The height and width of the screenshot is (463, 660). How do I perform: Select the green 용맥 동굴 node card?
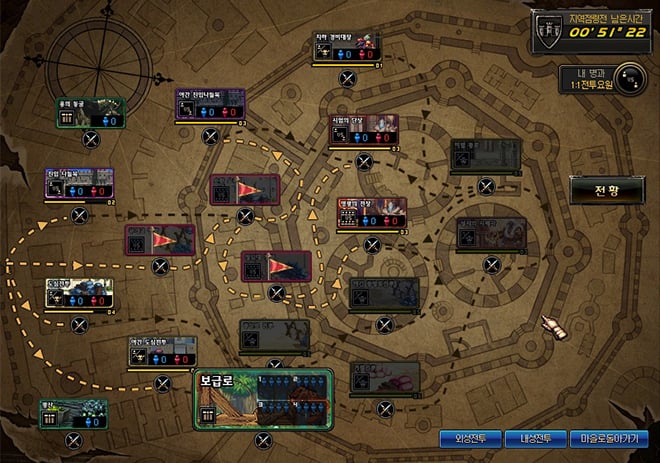[x=91, y=114]
